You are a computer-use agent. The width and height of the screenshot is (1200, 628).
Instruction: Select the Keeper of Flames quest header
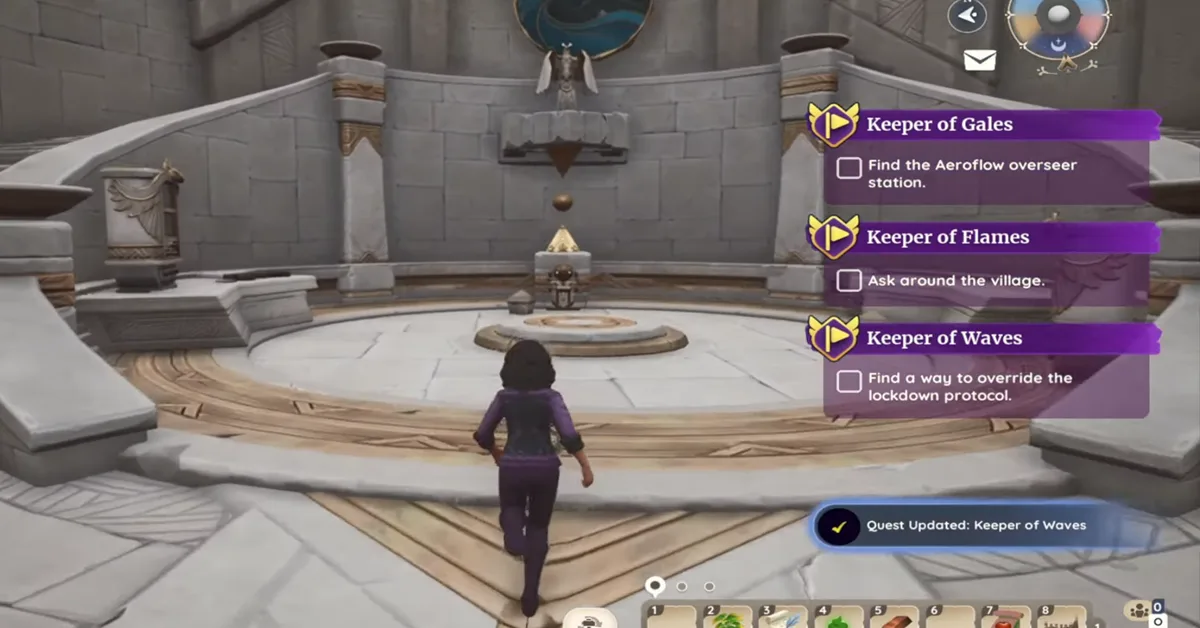[946, 237]
